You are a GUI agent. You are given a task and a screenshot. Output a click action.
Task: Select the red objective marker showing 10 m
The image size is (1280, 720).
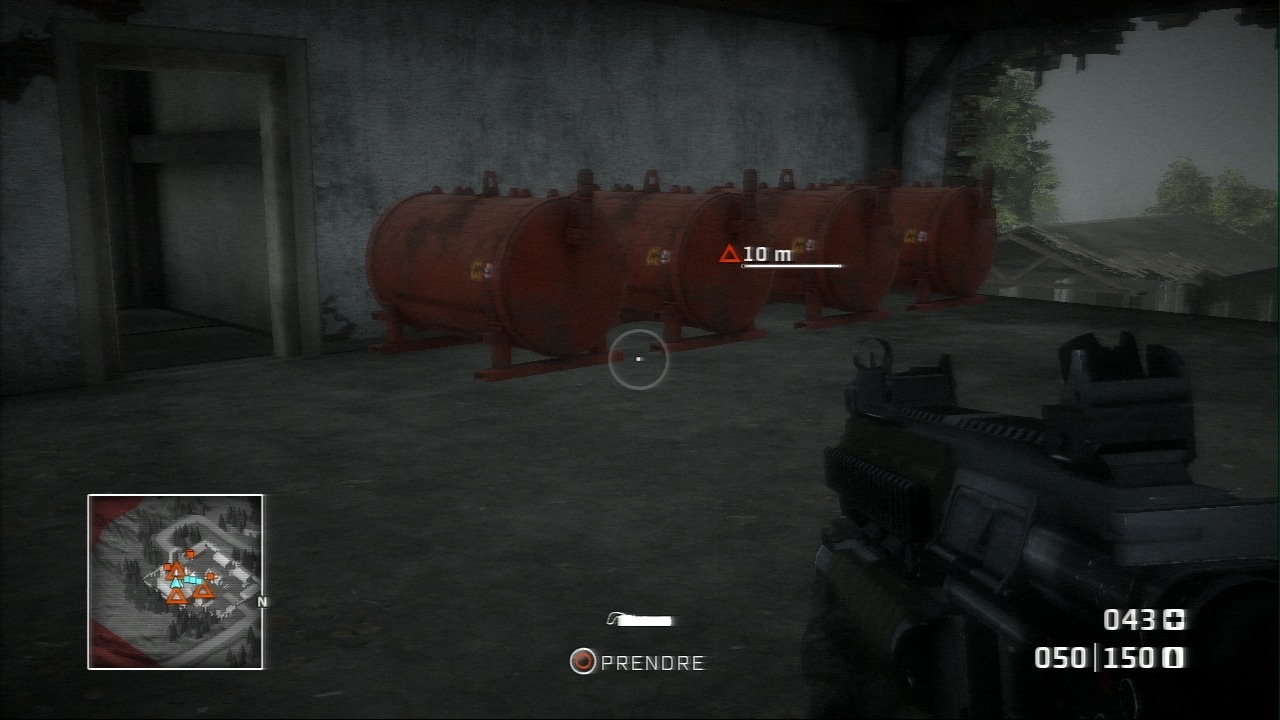(730, 254)
